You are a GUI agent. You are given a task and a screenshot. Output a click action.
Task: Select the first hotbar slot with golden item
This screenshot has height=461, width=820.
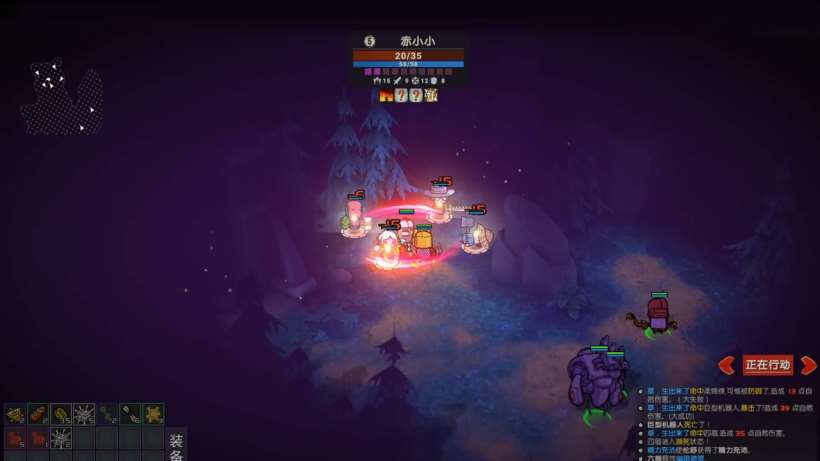point(15,414)
